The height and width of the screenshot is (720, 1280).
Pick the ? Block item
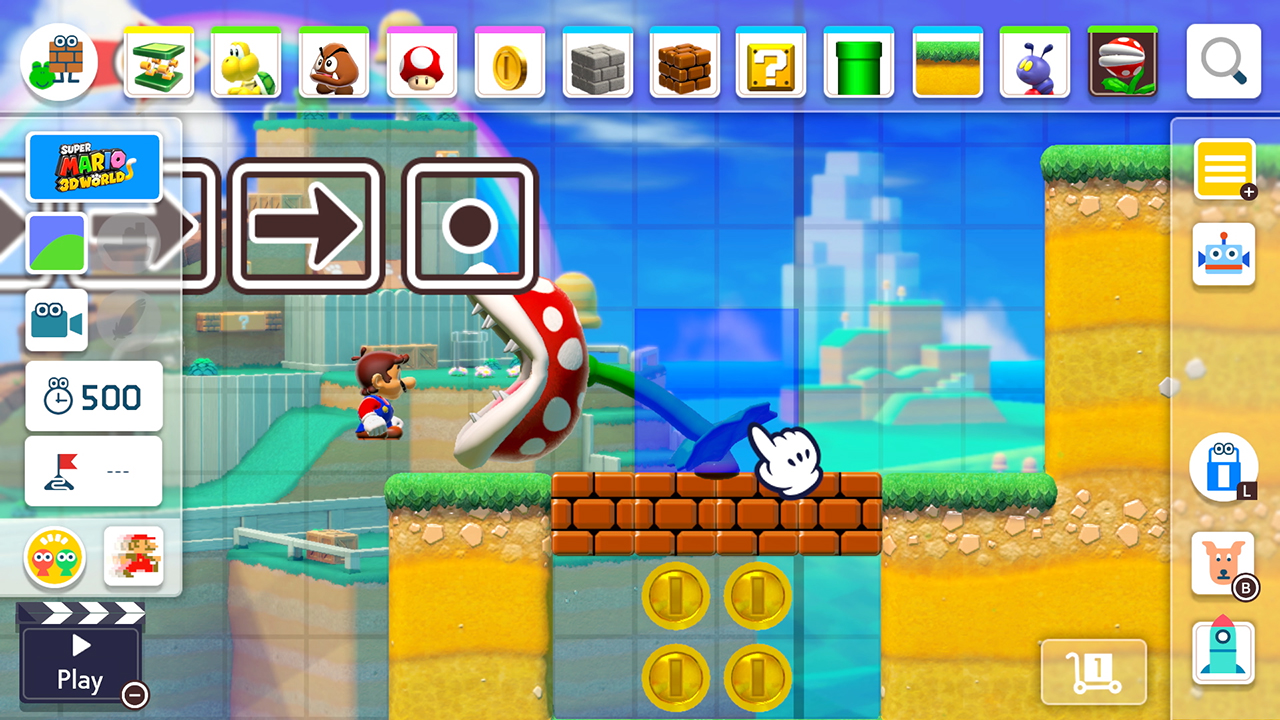point(770,62)
